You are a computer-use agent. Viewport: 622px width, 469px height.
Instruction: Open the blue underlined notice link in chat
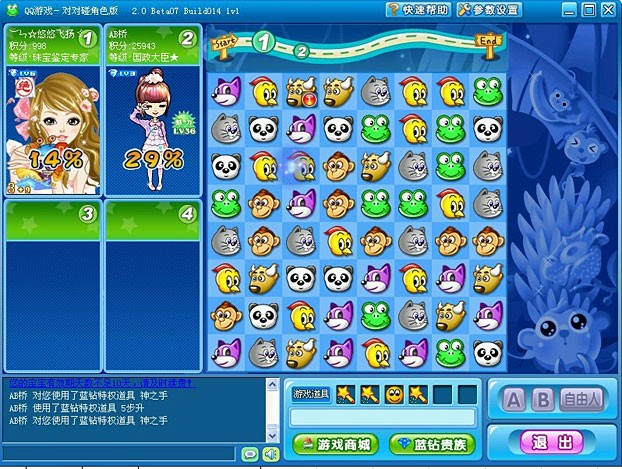(102, 383)
